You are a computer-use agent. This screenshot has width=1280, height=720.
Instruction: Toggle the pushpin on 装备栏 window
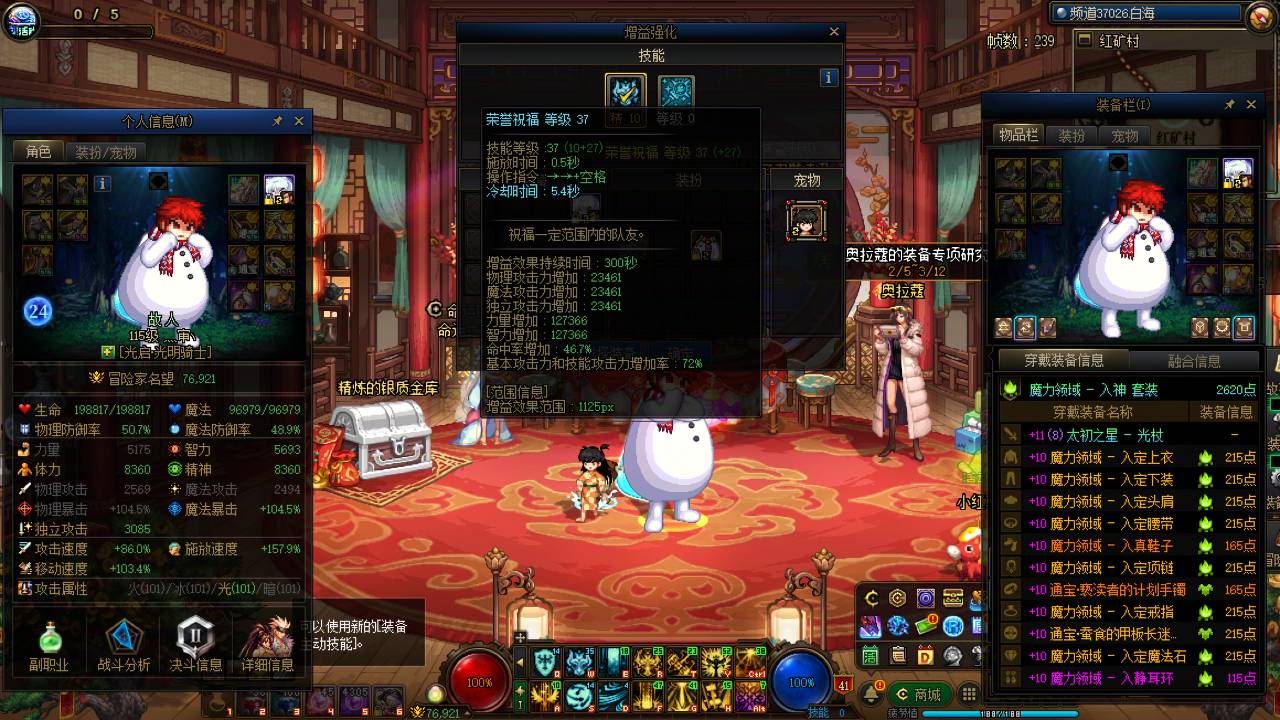pos(1229,104)
